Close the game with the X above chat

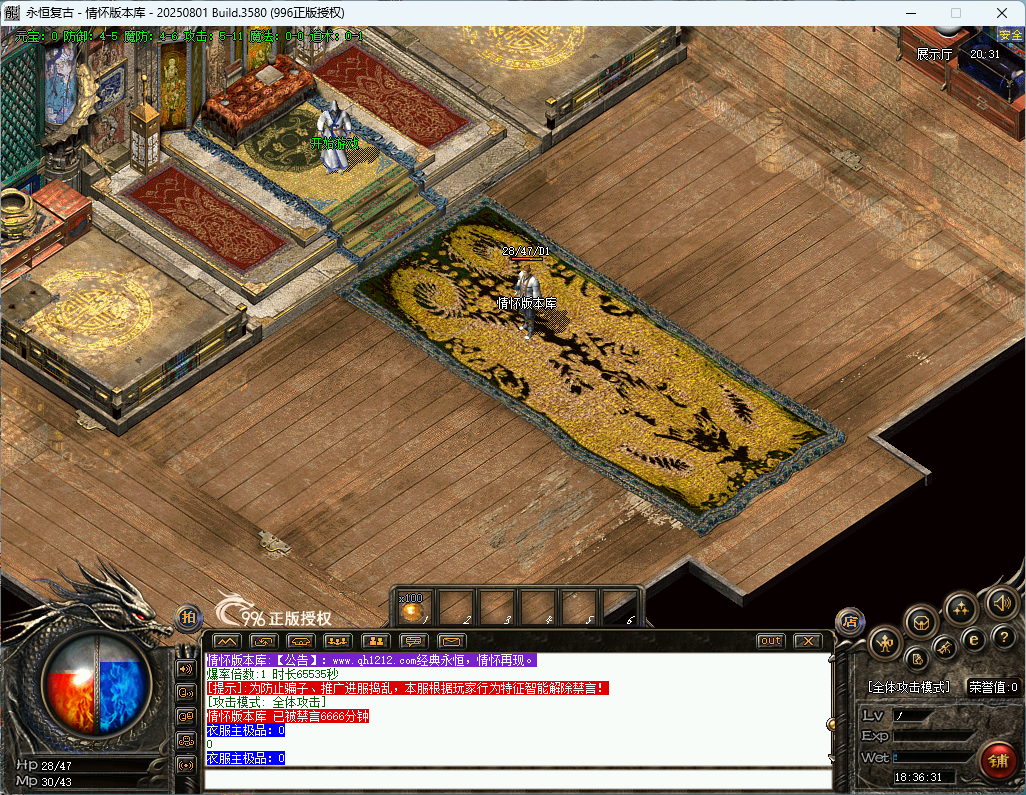click(807, 641)
